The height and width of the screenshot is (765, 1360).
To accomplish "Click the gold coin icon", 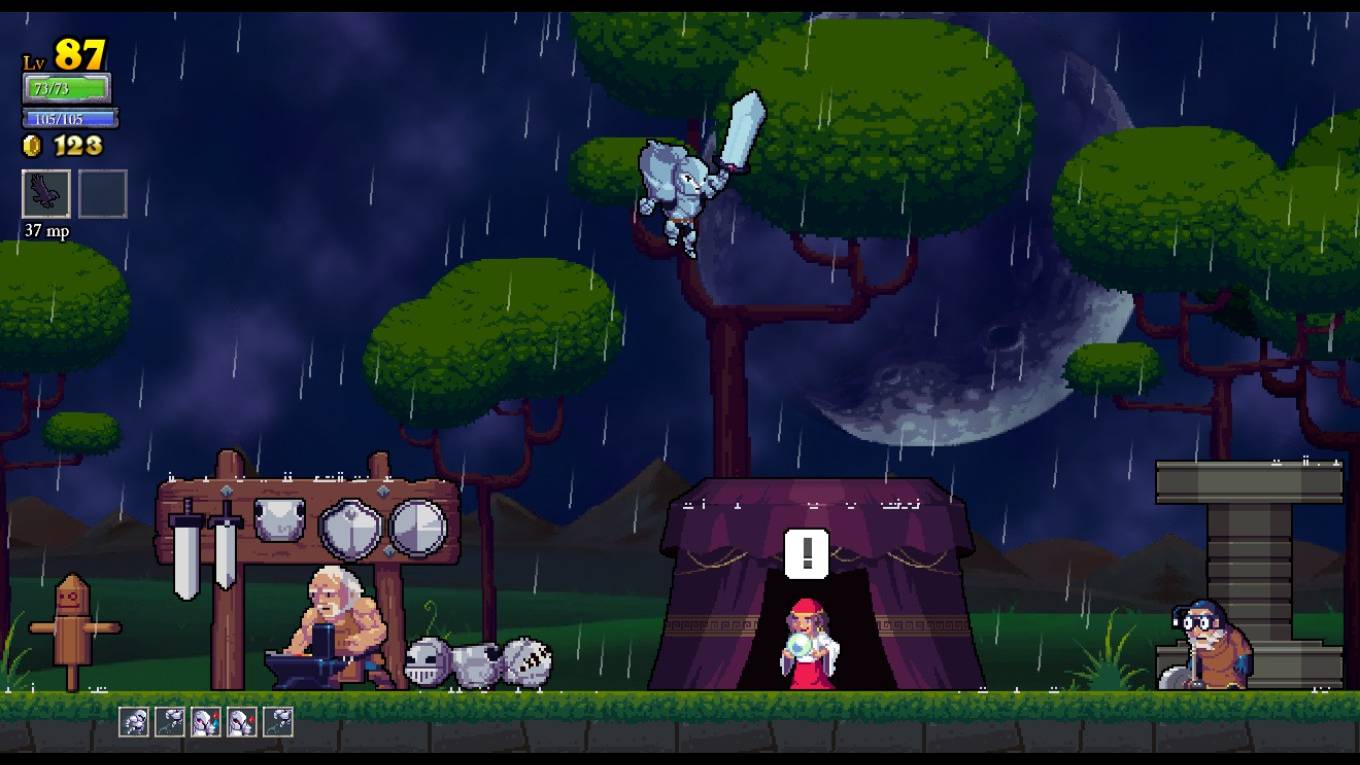I will 31,143.
